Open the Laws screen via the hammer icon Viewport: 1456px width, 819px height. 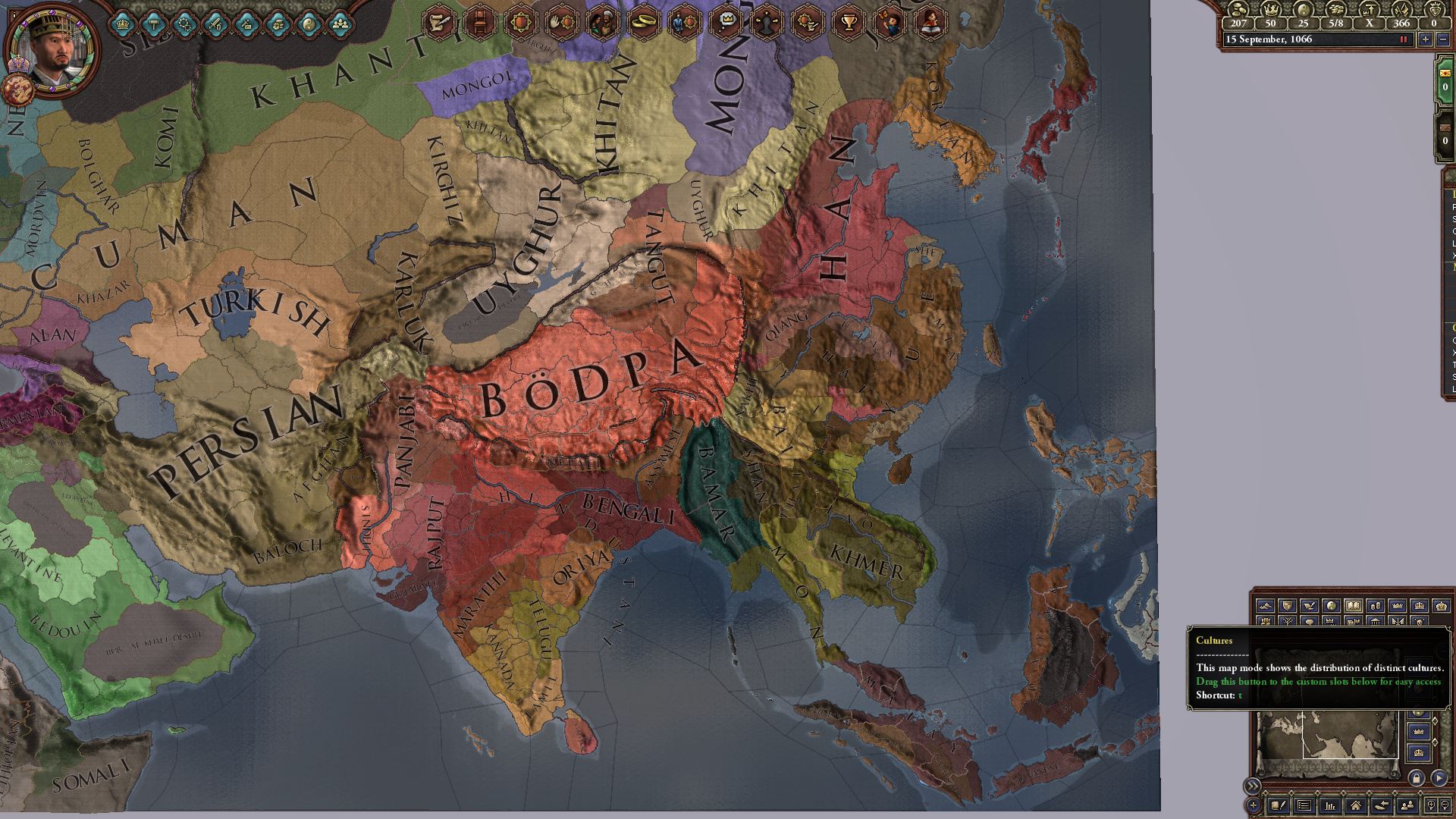[153, 25]
